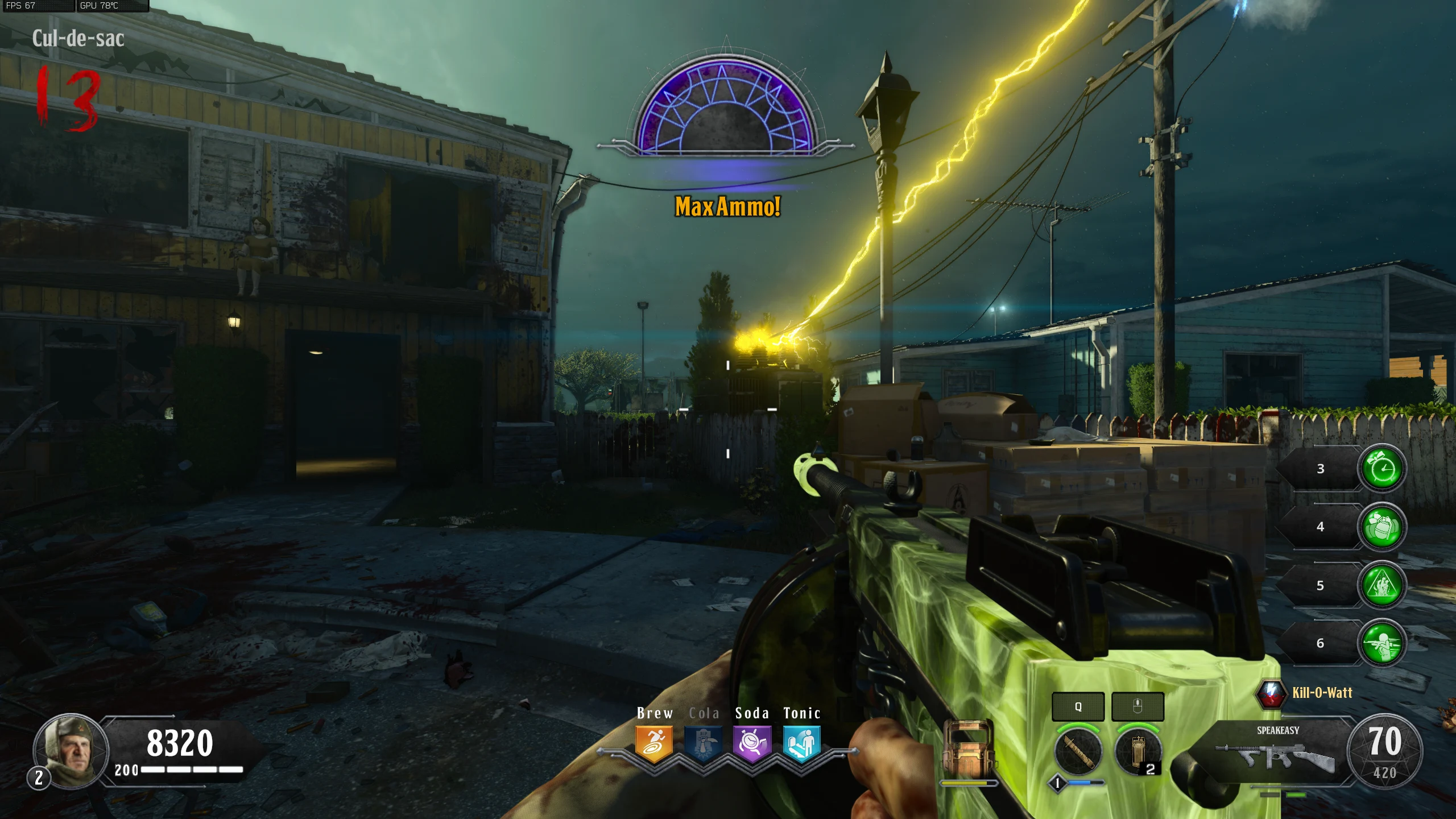Click the purple stained-glass Max Ammo emblem

coord(726,108)
